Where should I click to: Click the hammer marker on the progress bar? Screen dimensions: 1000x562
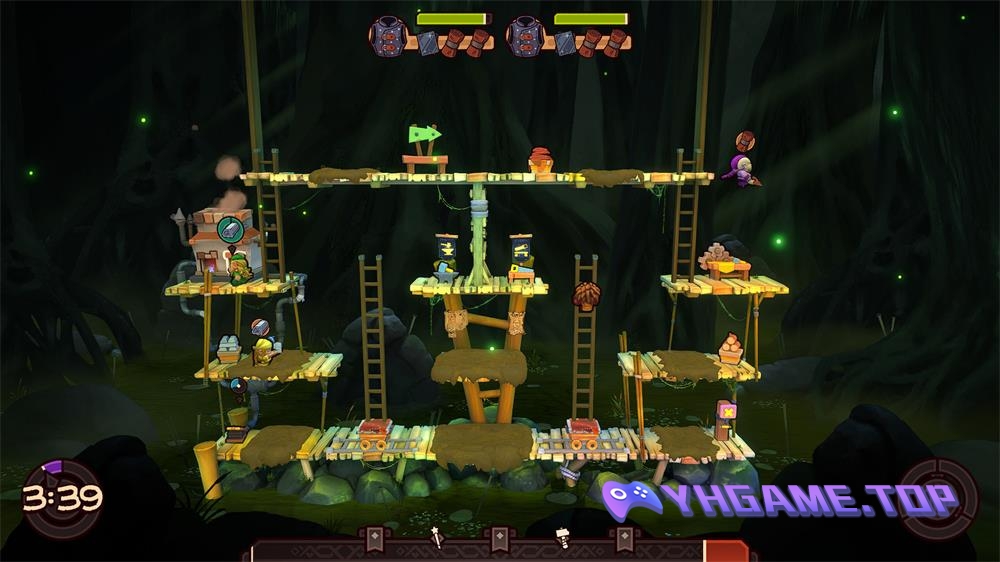coord(561,537)
